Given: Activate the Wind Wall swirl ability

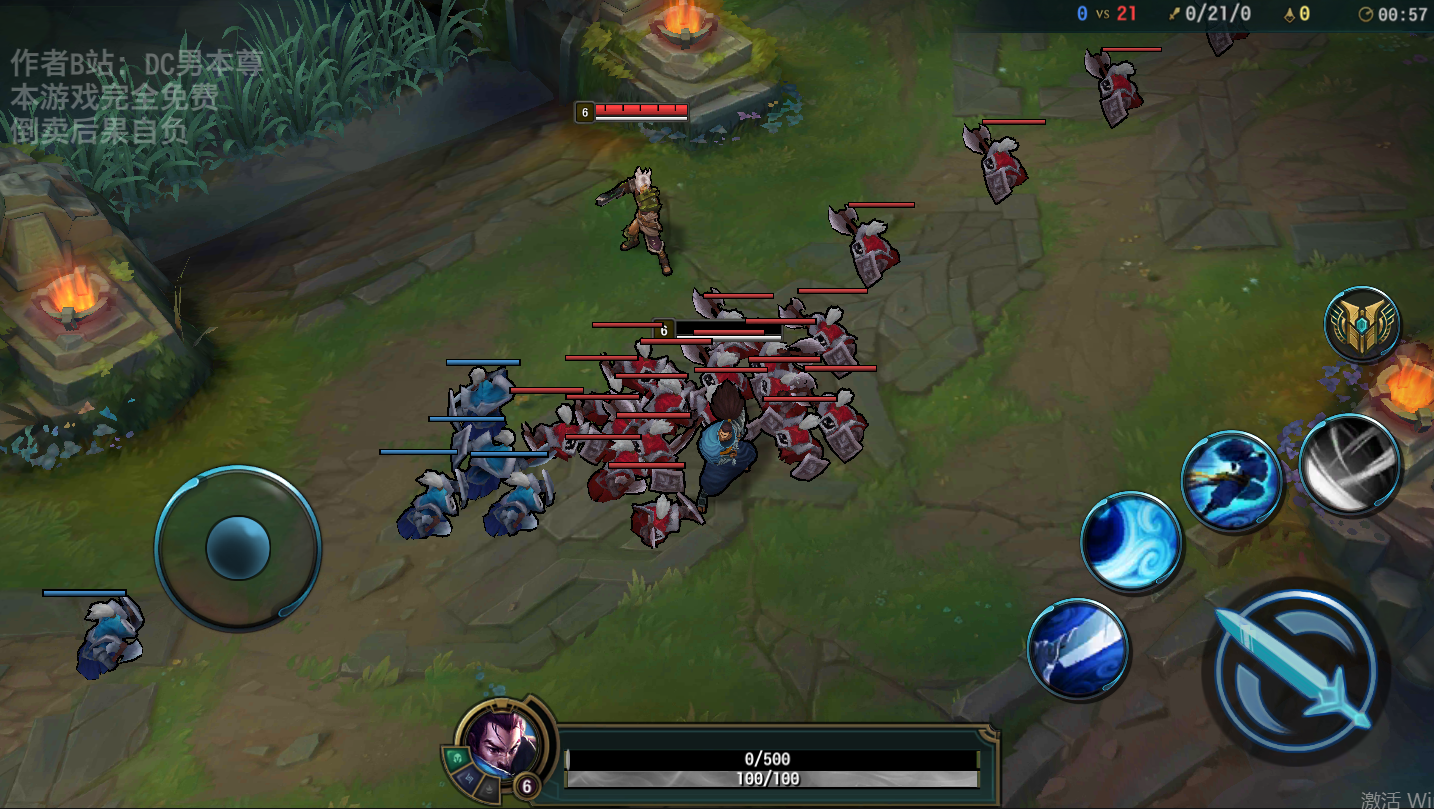Looking at the screenshot, I should coord(1131,542).
